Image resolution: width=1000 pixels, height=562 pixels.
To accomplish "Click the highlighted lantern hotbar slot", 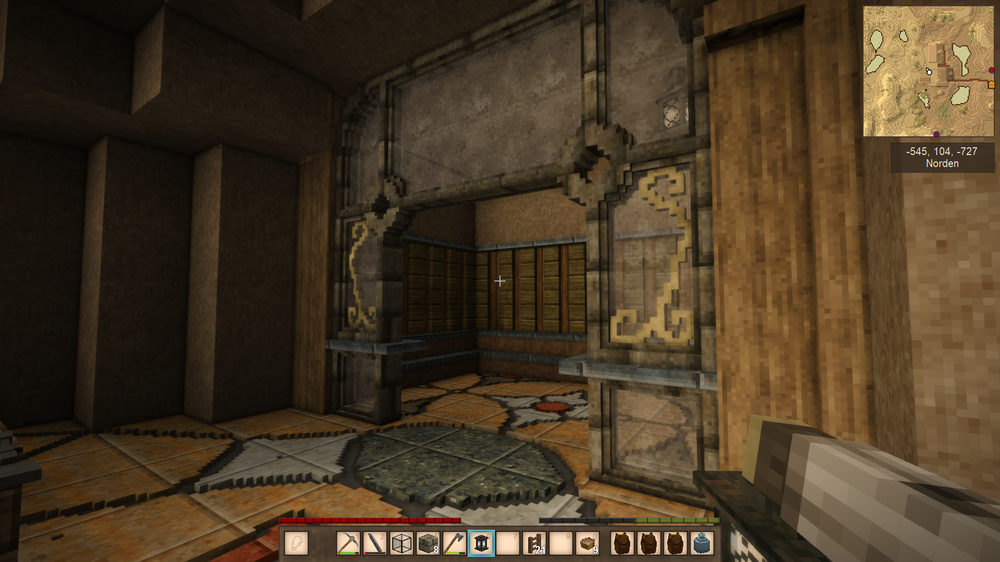I will pos(481,543).
